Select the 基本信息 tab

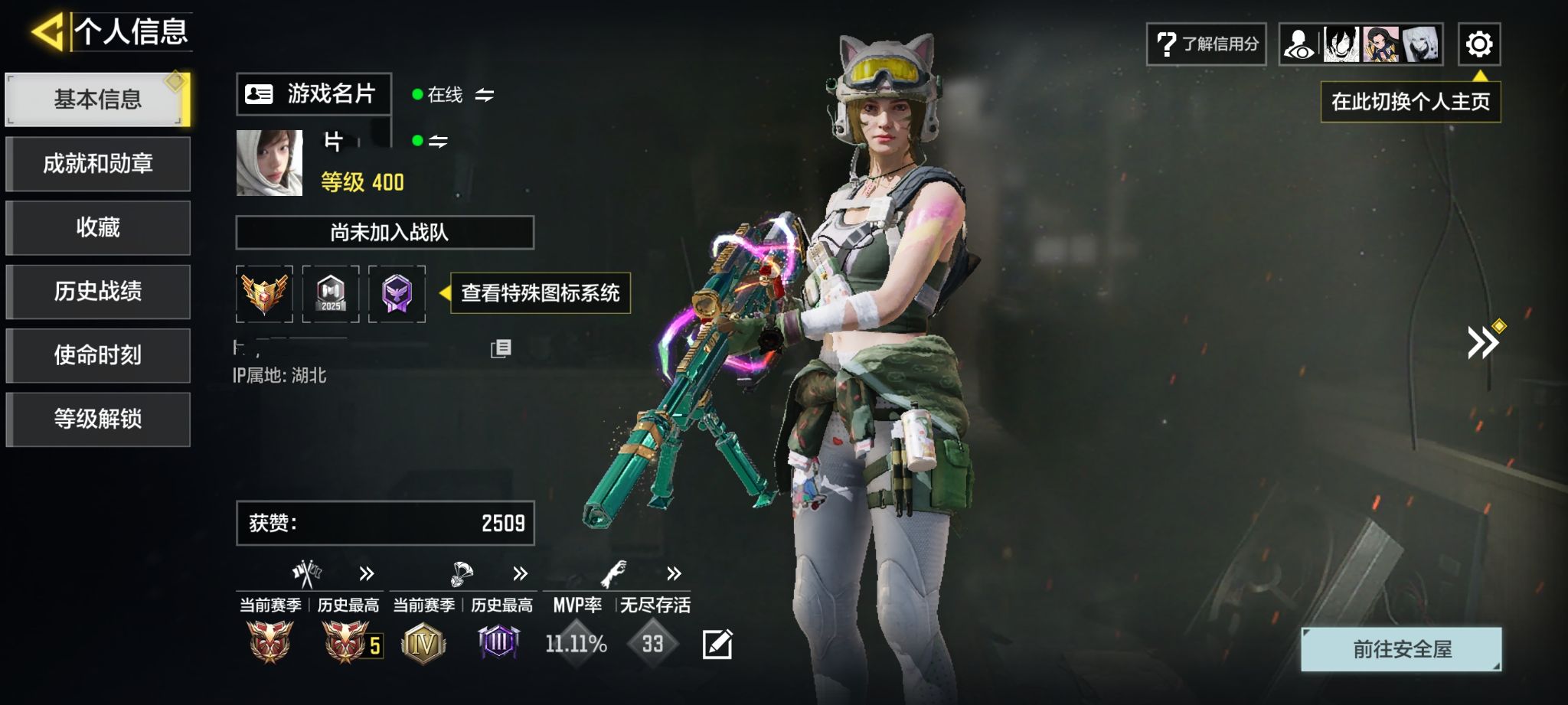coord(98,100)
